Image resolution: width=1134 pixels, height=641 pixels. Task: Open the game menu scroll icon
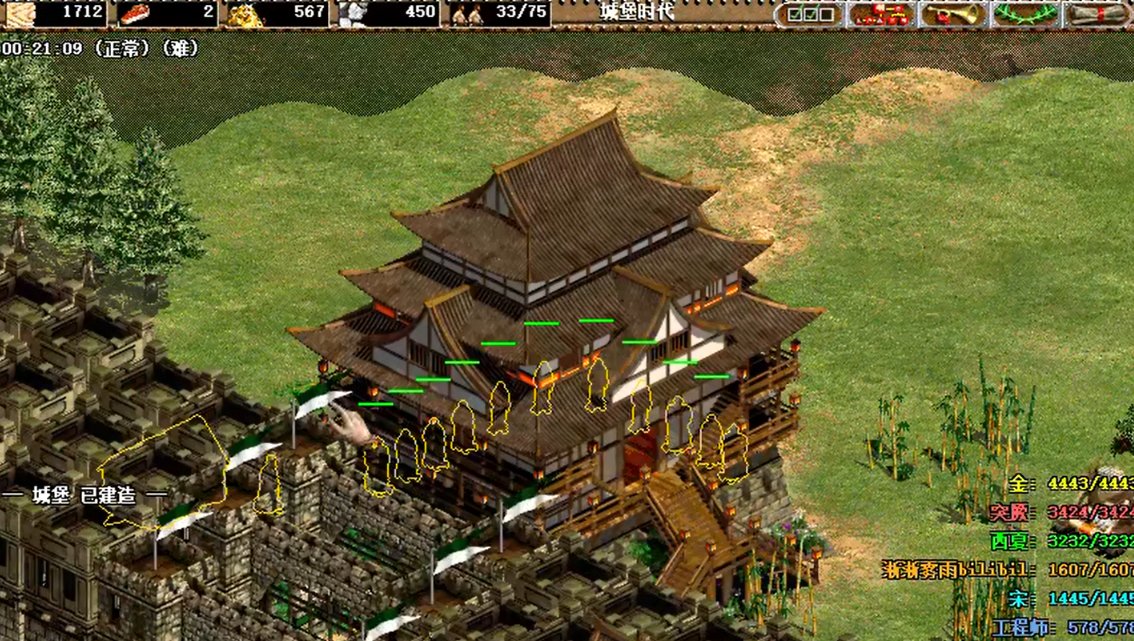(x=1097, y=14)
